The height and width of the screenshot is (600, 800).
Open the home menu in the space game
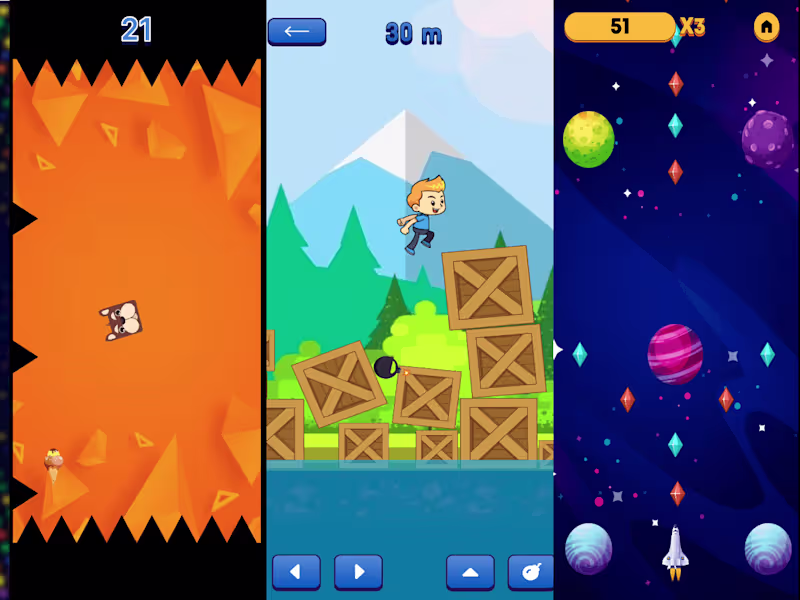(766, 27)
